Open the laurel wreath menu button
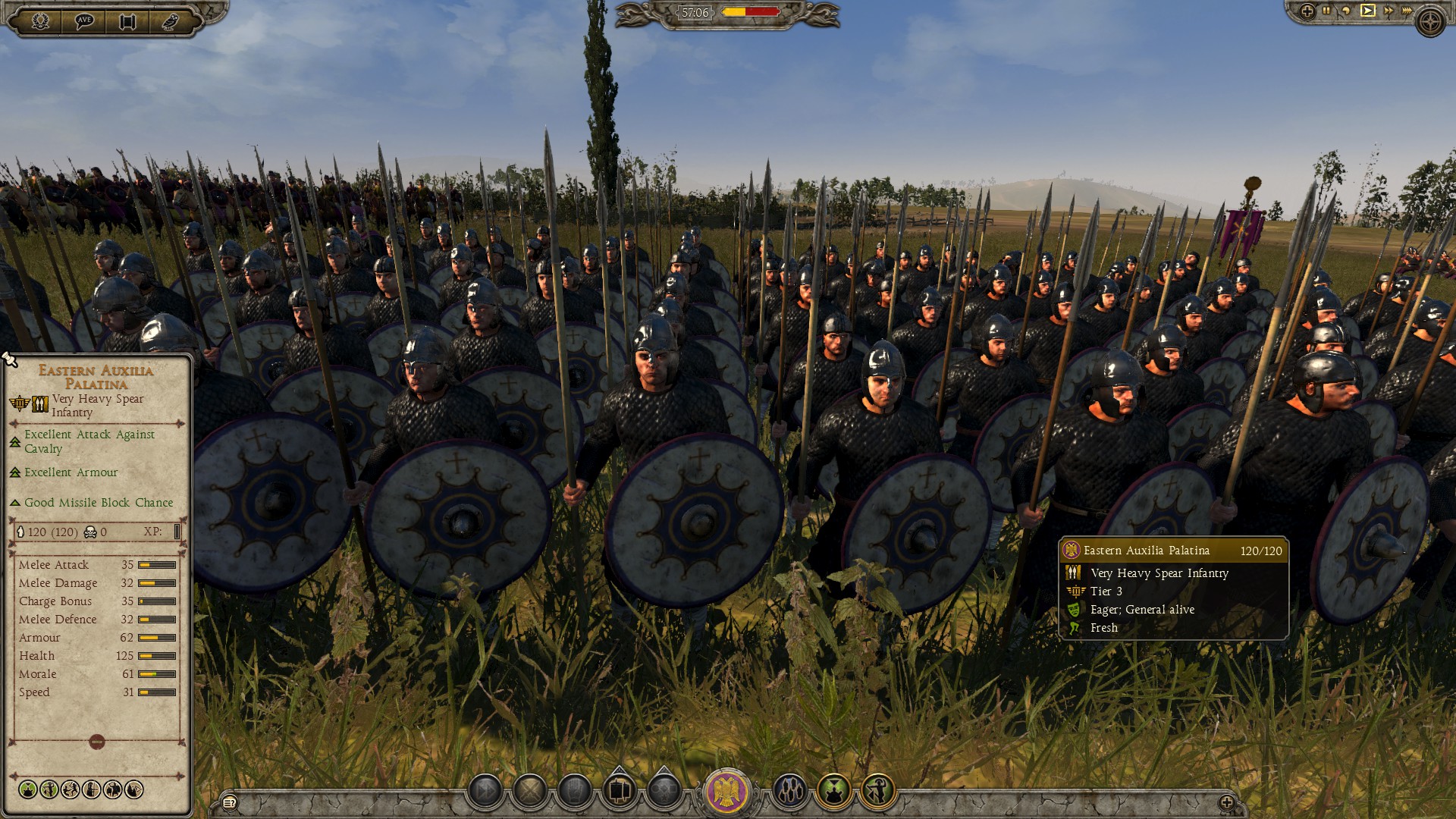 40,21
